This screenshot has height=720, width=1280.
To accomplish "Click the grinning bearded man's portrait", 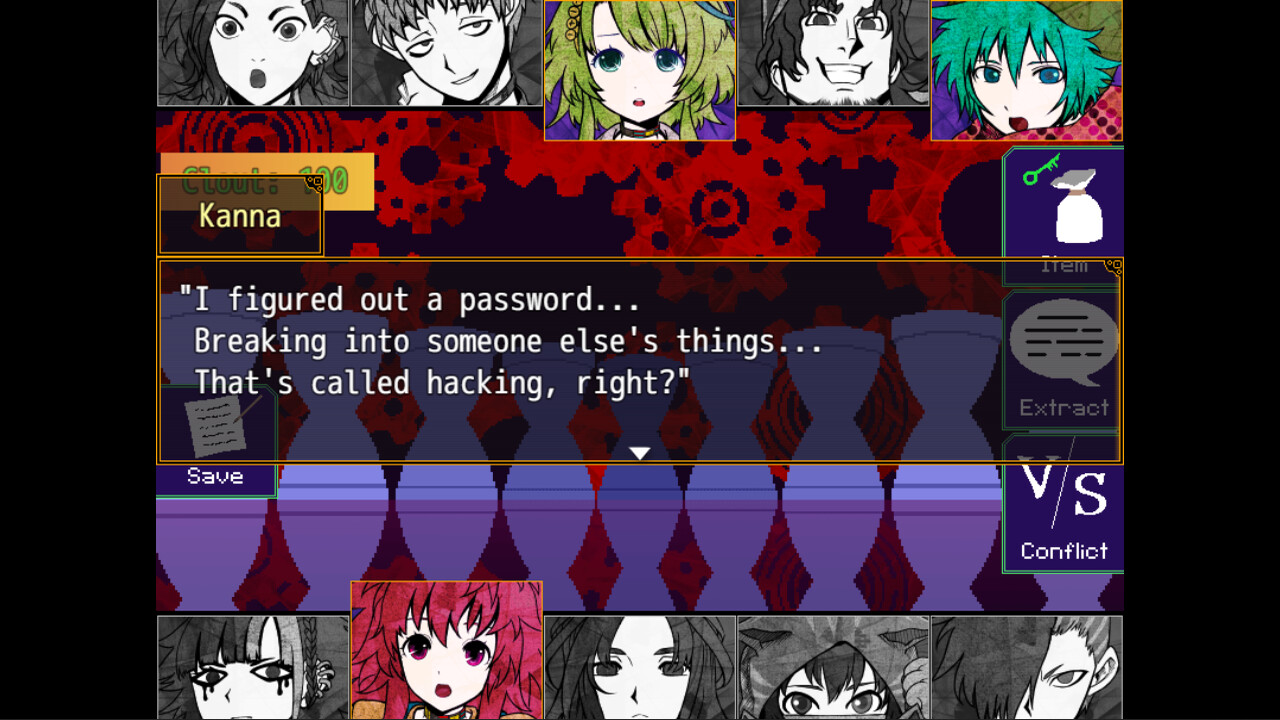I will pyautogui.click(x=832, y=53).
